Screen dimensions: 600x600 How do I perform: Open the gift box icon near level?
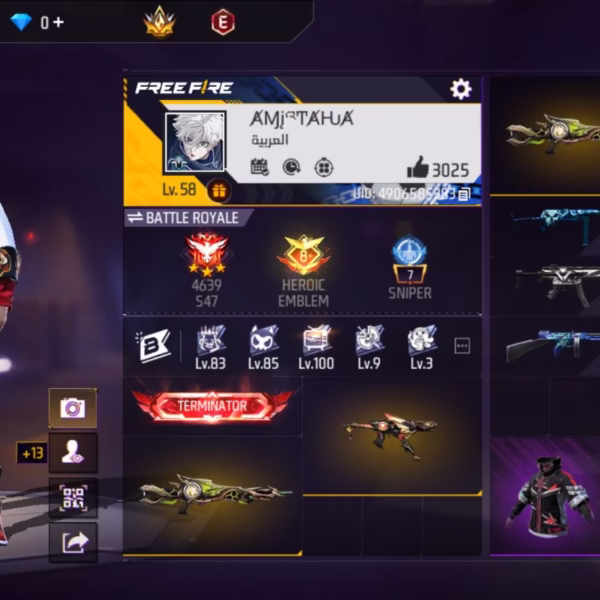click(219, 189)
